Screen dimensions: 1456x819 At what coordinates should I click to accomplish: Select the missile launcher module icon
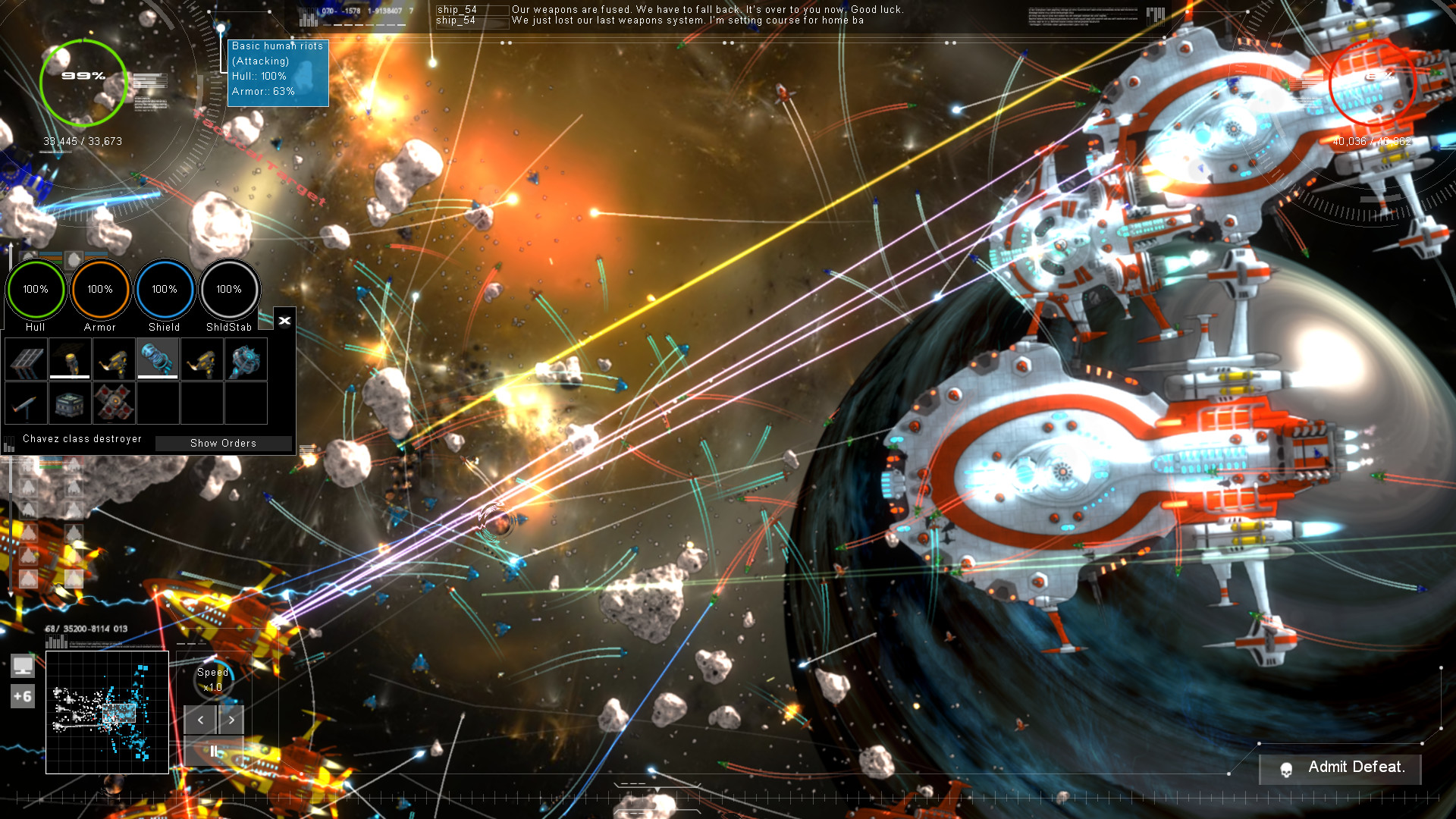point(25,403)
